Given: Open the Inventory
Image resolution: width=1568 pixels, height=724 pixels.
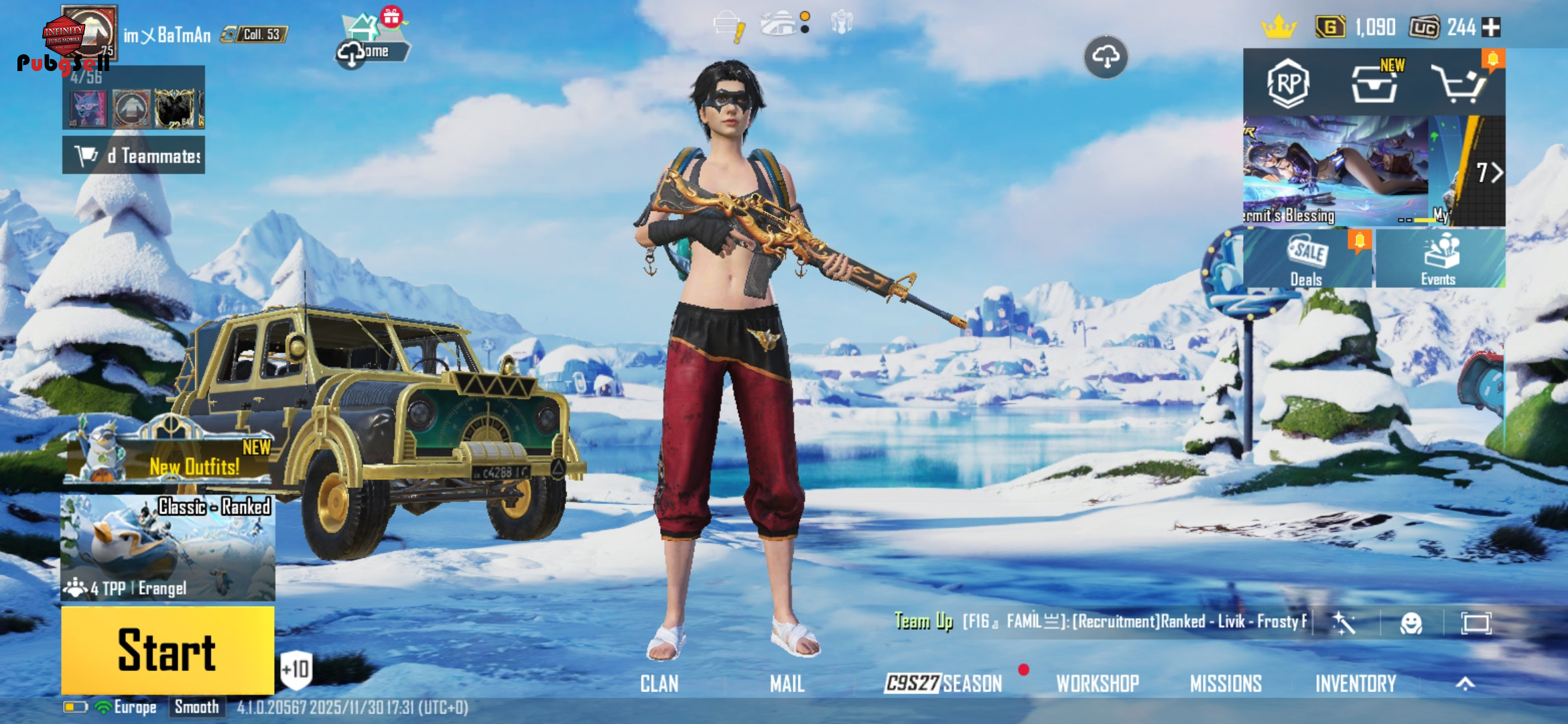Looking at the screenshot, I should click(x=1356, y=684).
